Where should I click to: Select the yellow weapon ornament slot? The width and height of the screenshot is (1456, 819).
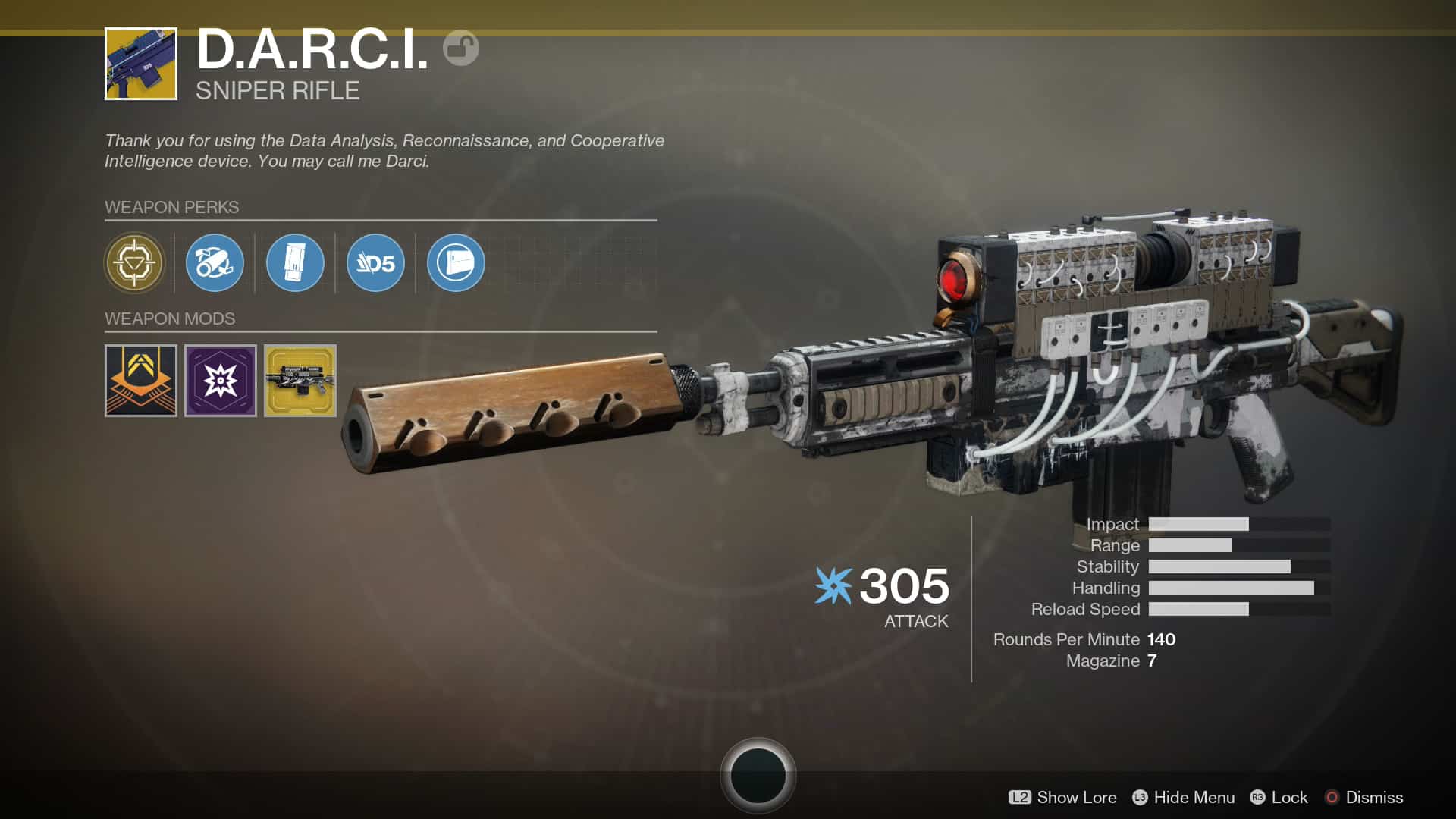300,380
